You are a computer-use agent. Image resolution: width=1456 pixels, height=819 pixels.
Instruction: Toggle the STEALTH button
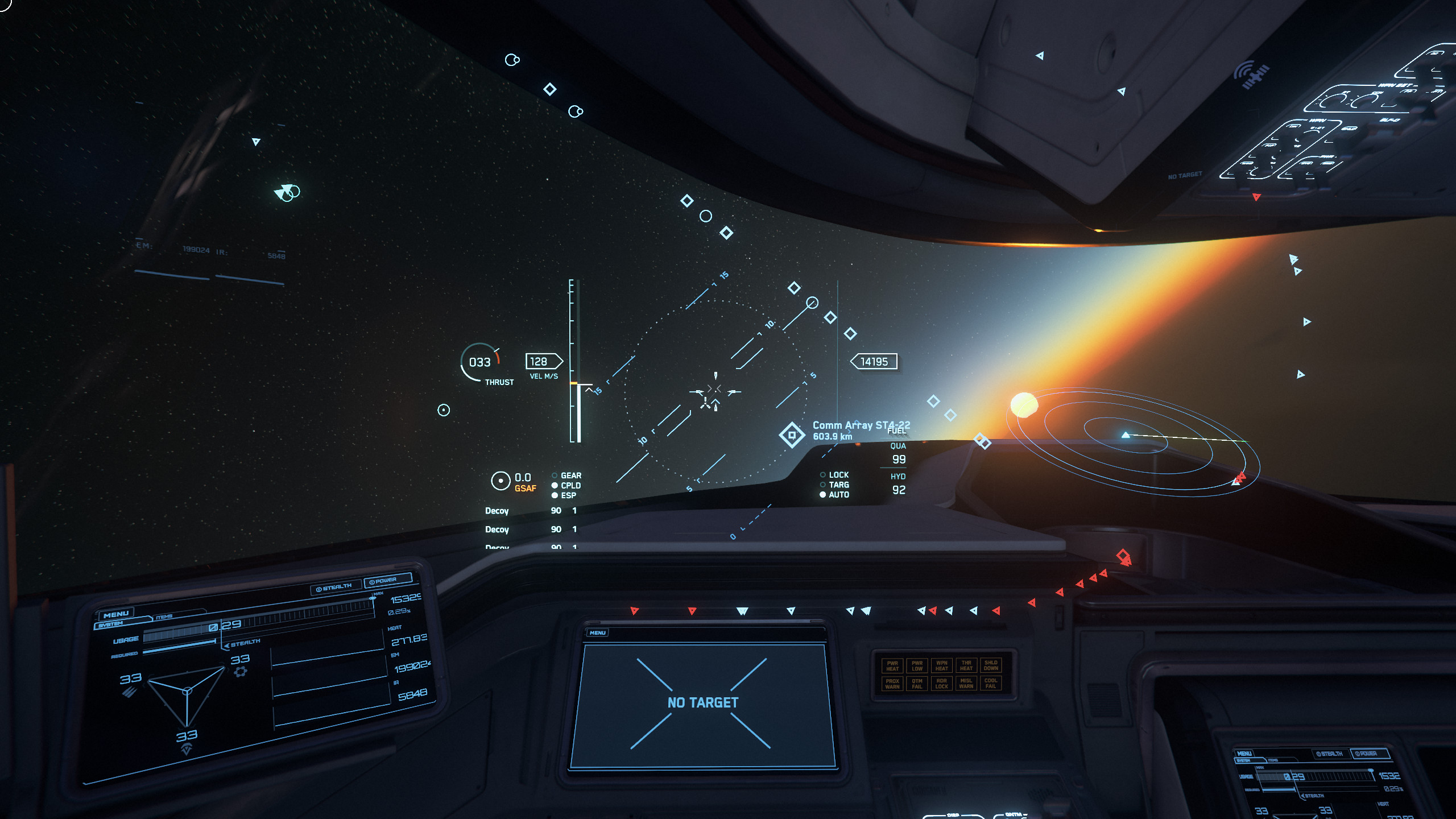[334, 588]
